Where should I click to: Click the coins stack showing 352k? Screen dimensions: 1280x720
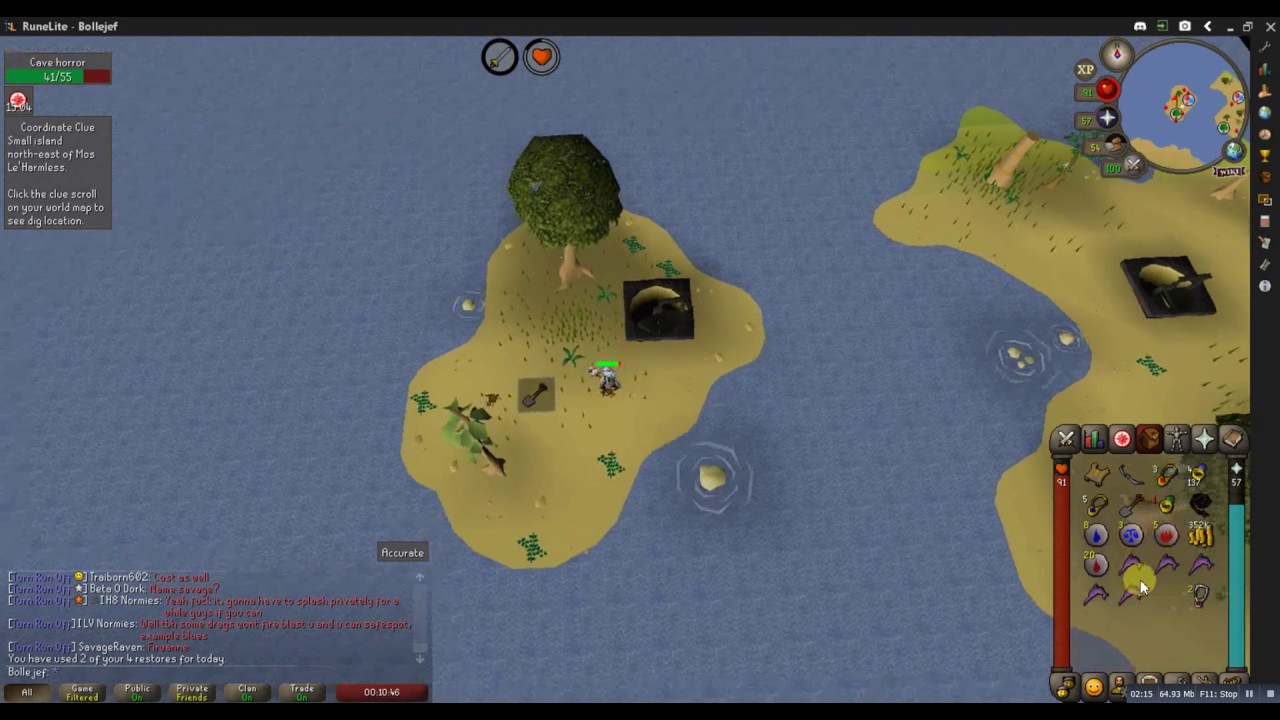point(1200,535)
